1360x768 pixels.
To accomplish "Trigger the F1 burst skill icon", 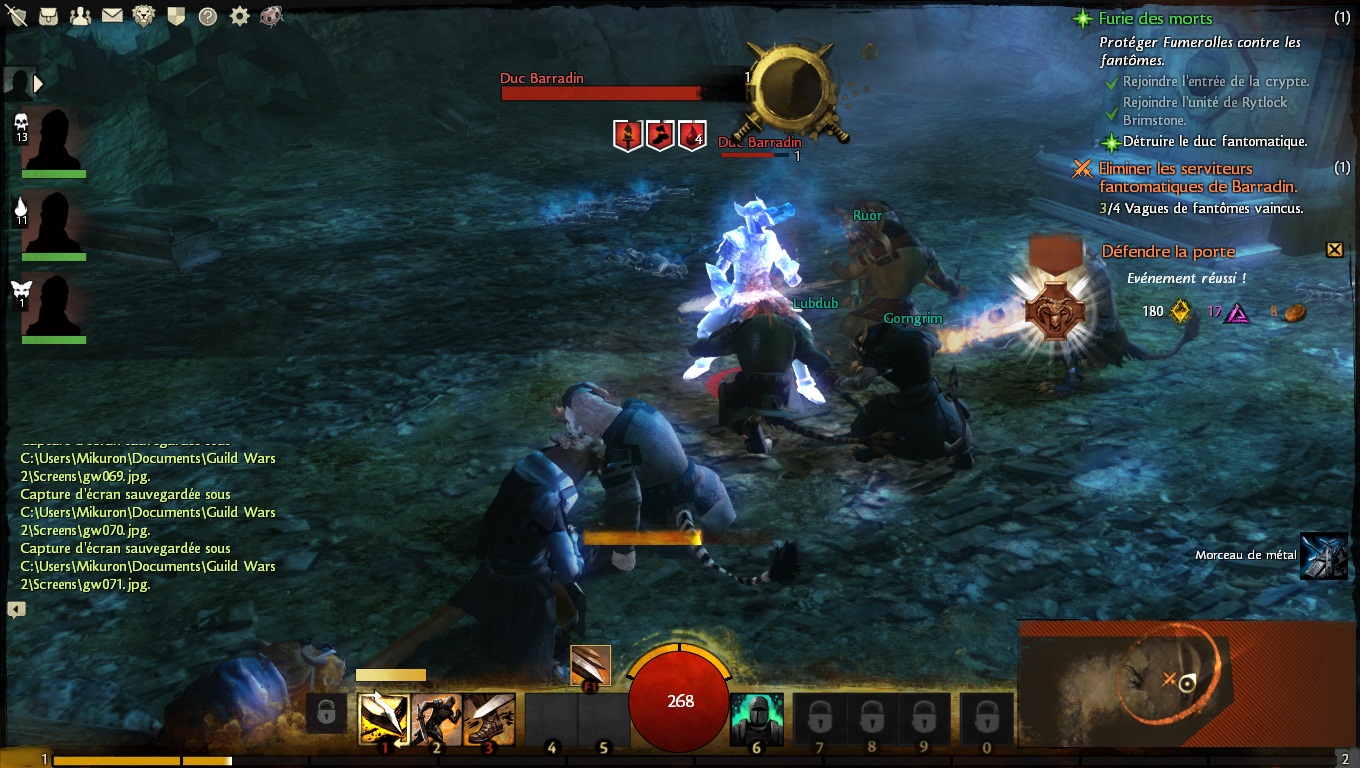I will (x=590, y=666).
